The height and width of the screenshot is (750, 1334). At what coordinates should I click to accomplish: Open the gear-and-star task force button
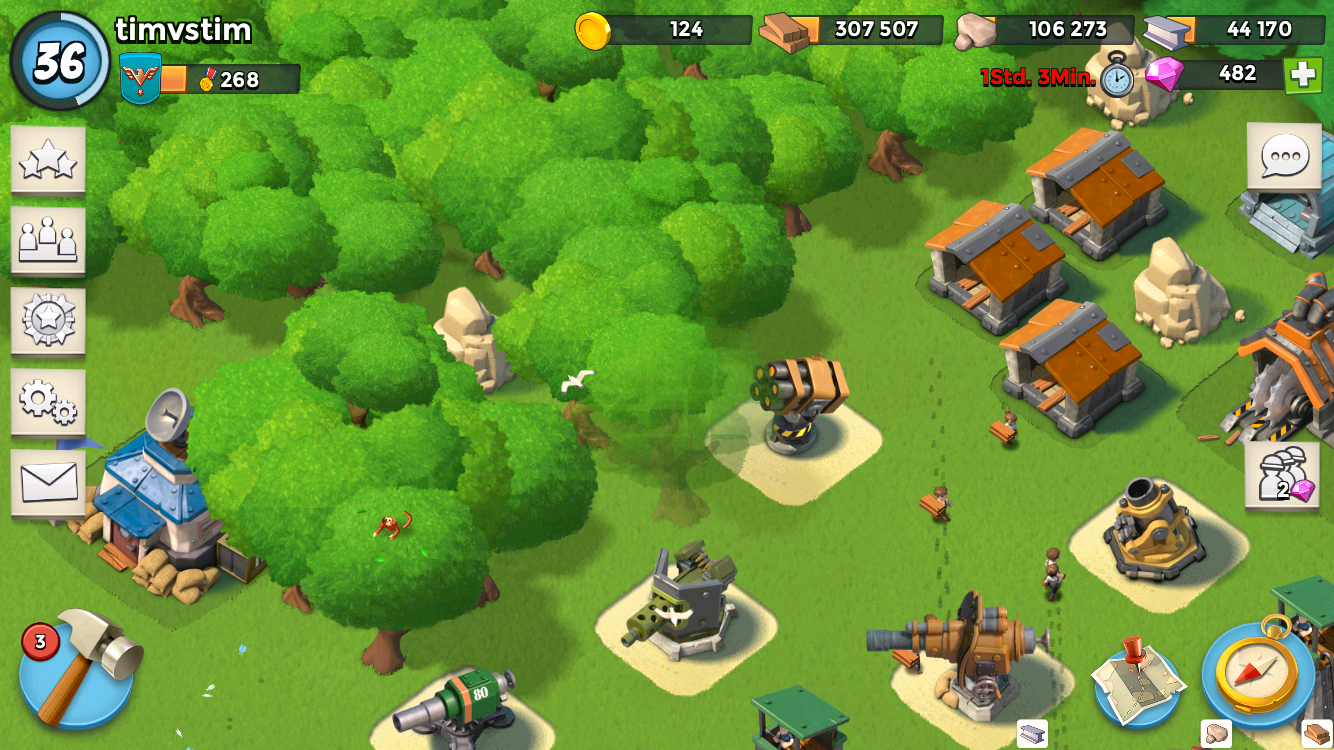click(48, 321)
